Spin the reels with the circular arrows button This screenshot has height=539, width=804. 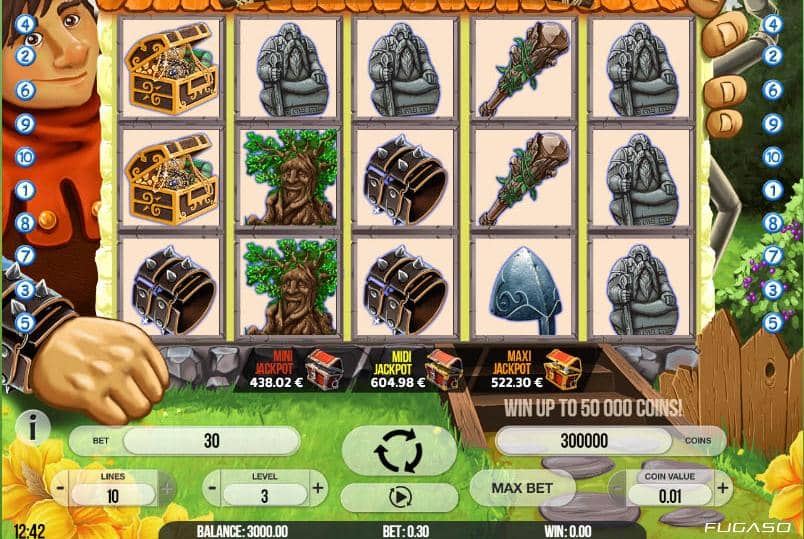coord(399,451)
